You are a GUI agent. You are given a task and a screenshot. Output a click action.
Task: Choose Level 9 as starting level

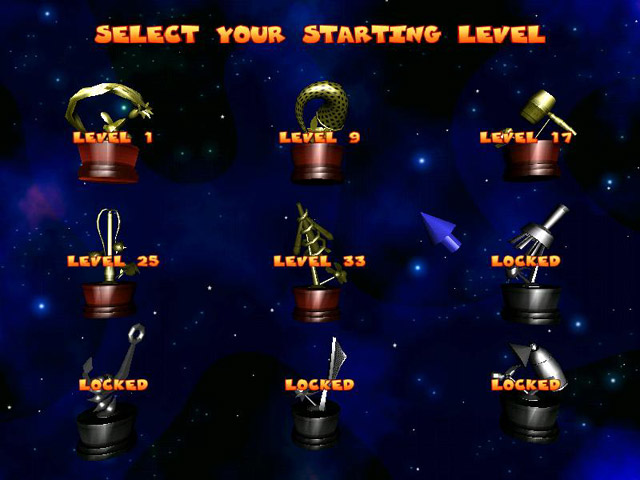(x=319, y=137)
